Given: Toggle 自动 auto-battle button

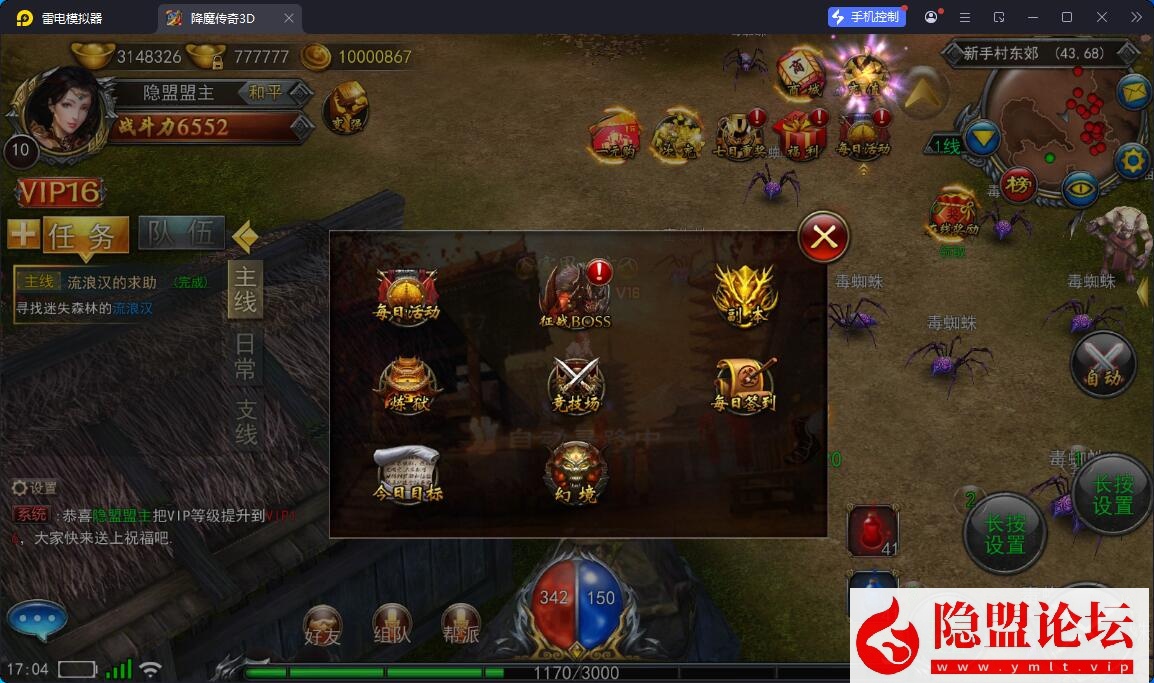Looking at the screenshot, I should [1103, 364].
